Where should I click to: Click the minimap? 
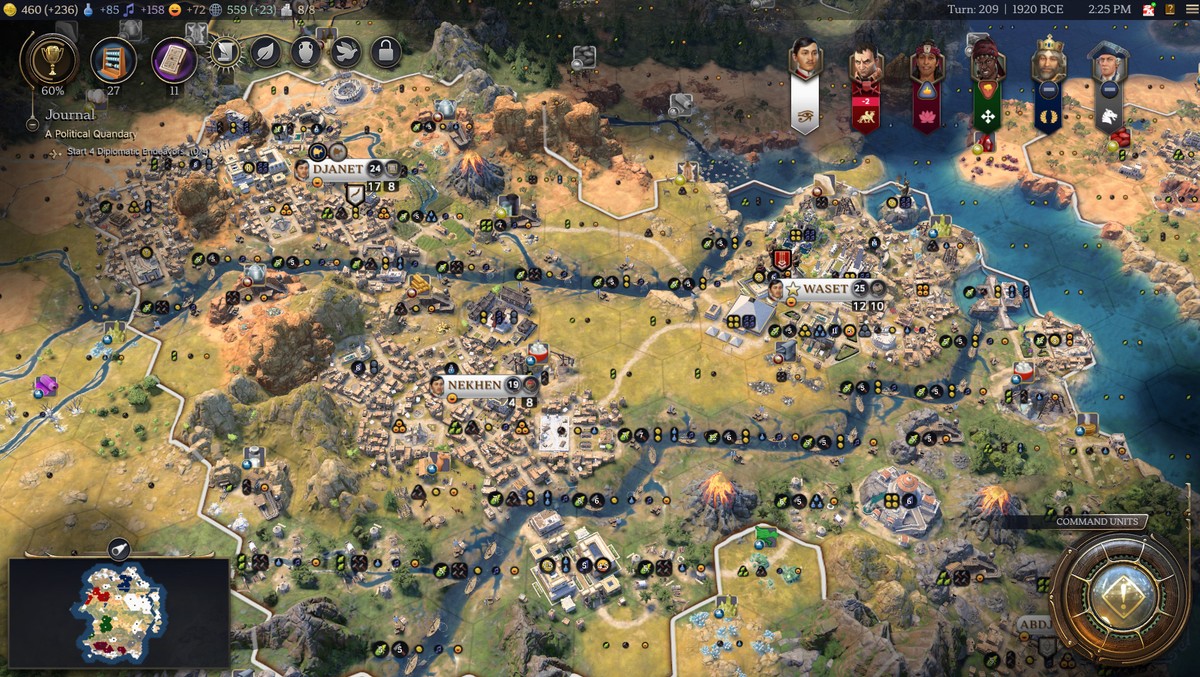(118, 612)
